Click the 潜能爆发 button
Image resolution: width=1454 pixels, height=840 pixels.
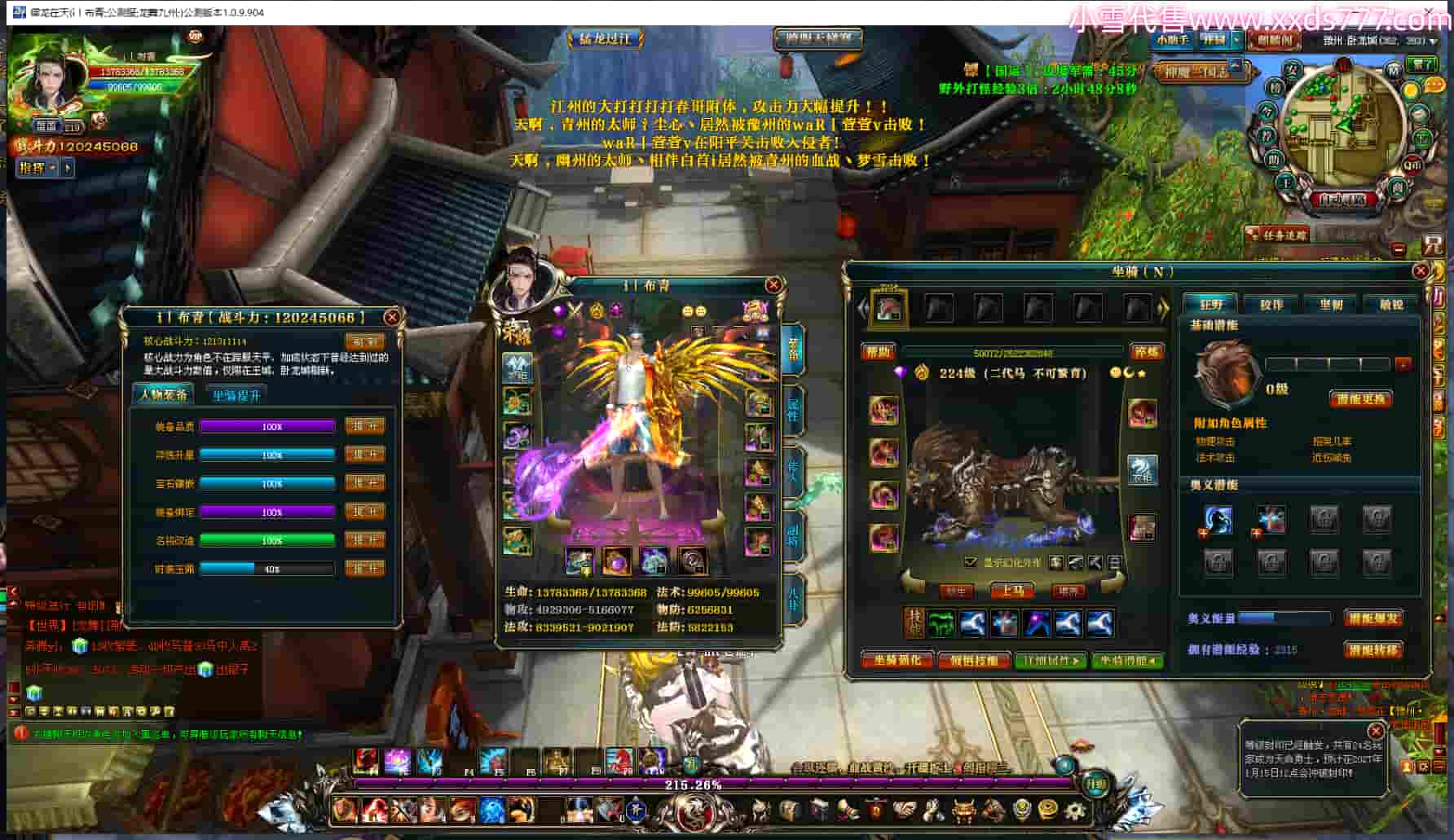pyautogui.click(x=1373, y=618)
